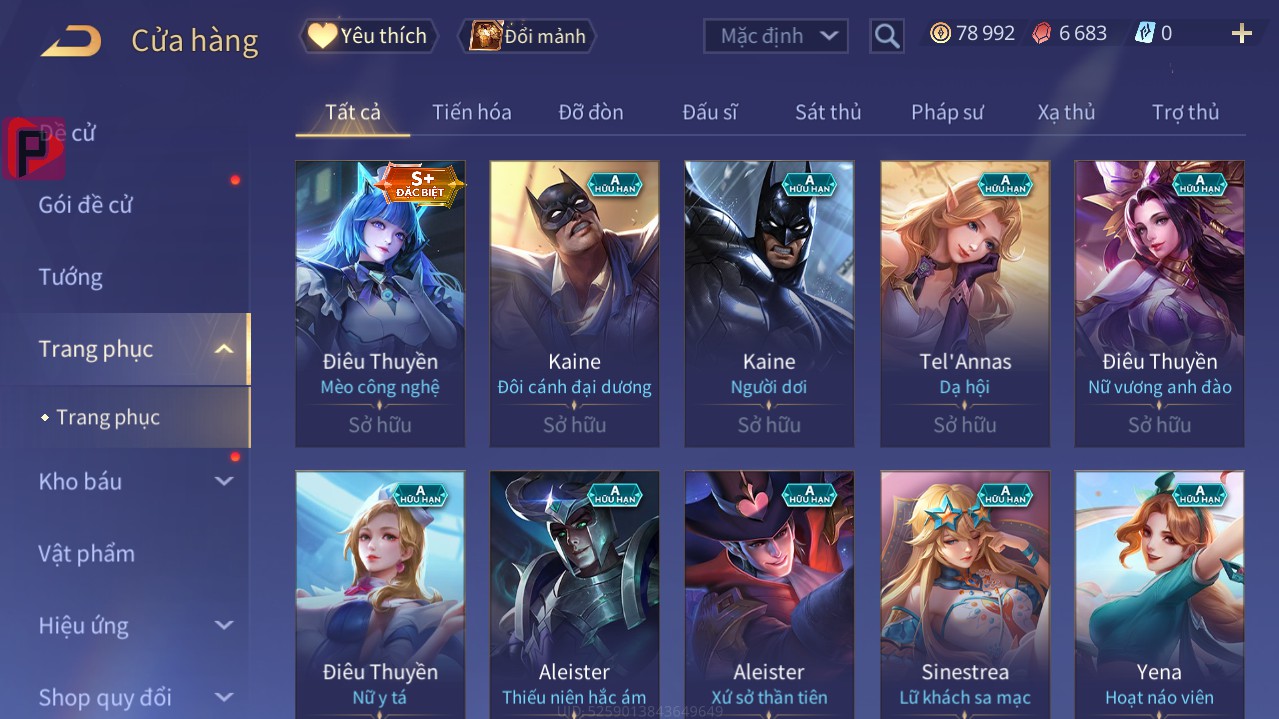The width and height of the screenshot is (1279, 719).
Task: Click the magnifying glass search button
Action: pyautogui.click(x=886, y=36)
